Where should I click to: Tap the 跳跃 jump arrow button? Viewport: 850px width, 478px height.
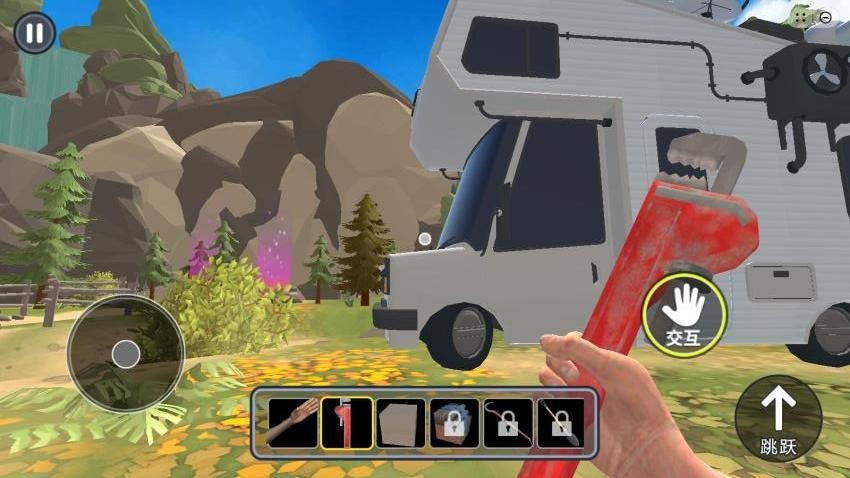[x=778, y=418]
